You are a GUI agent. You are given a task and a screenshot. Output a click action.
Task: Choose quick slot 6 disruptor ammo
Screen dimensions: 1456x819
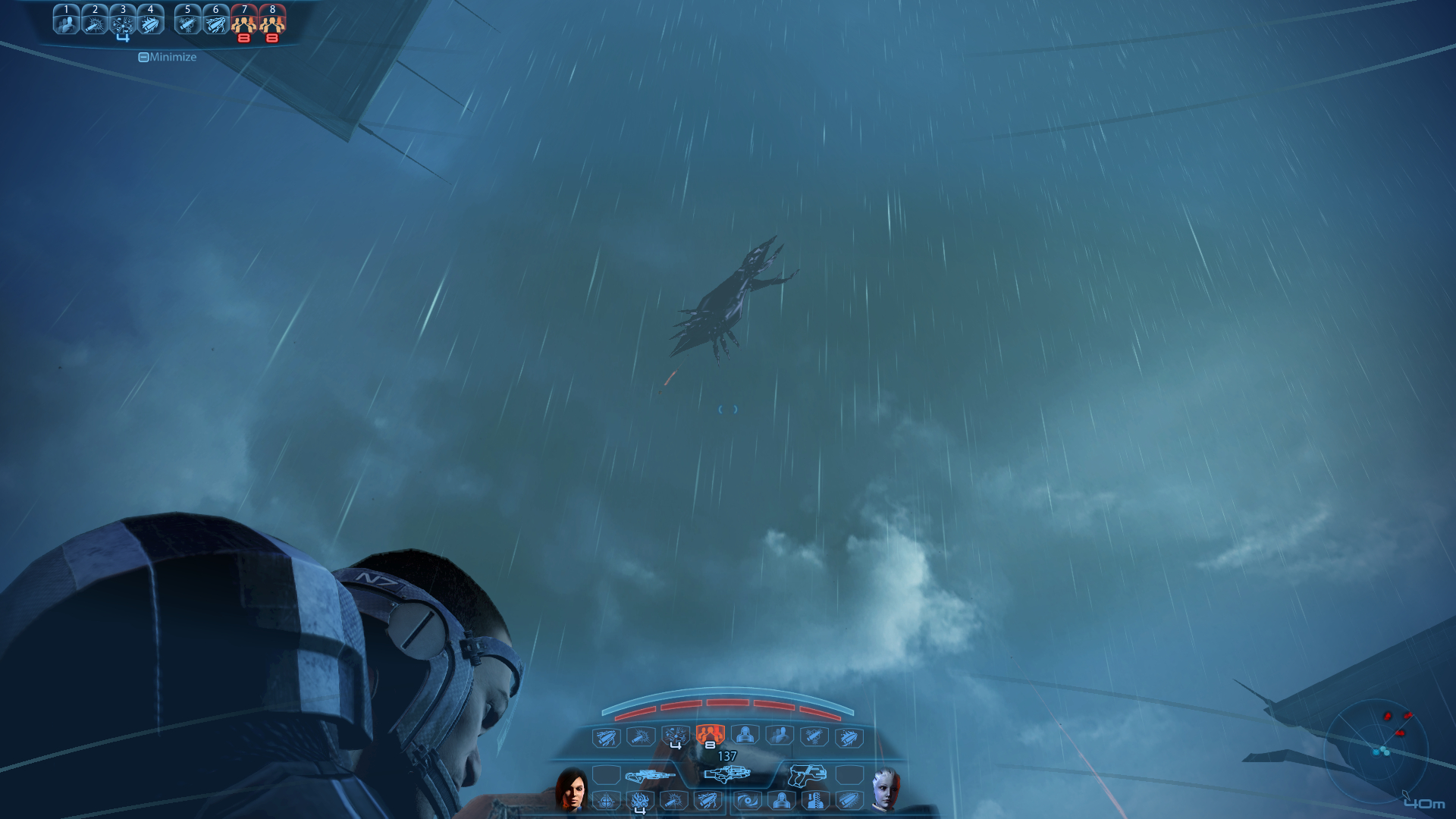[215, 20]
